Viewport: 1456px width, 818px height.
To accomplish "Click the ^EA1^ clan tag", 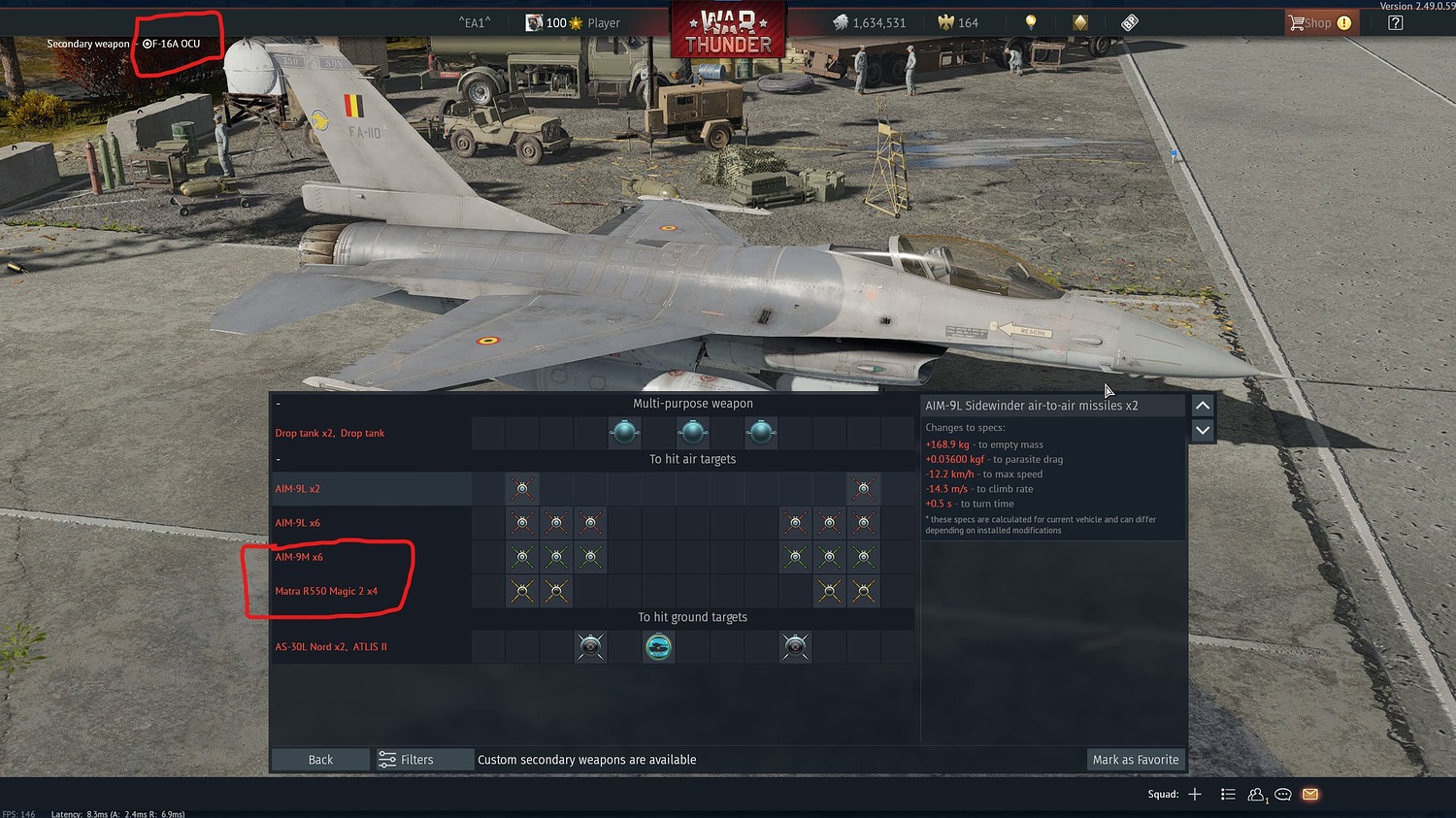I will (x=474, y=21).
